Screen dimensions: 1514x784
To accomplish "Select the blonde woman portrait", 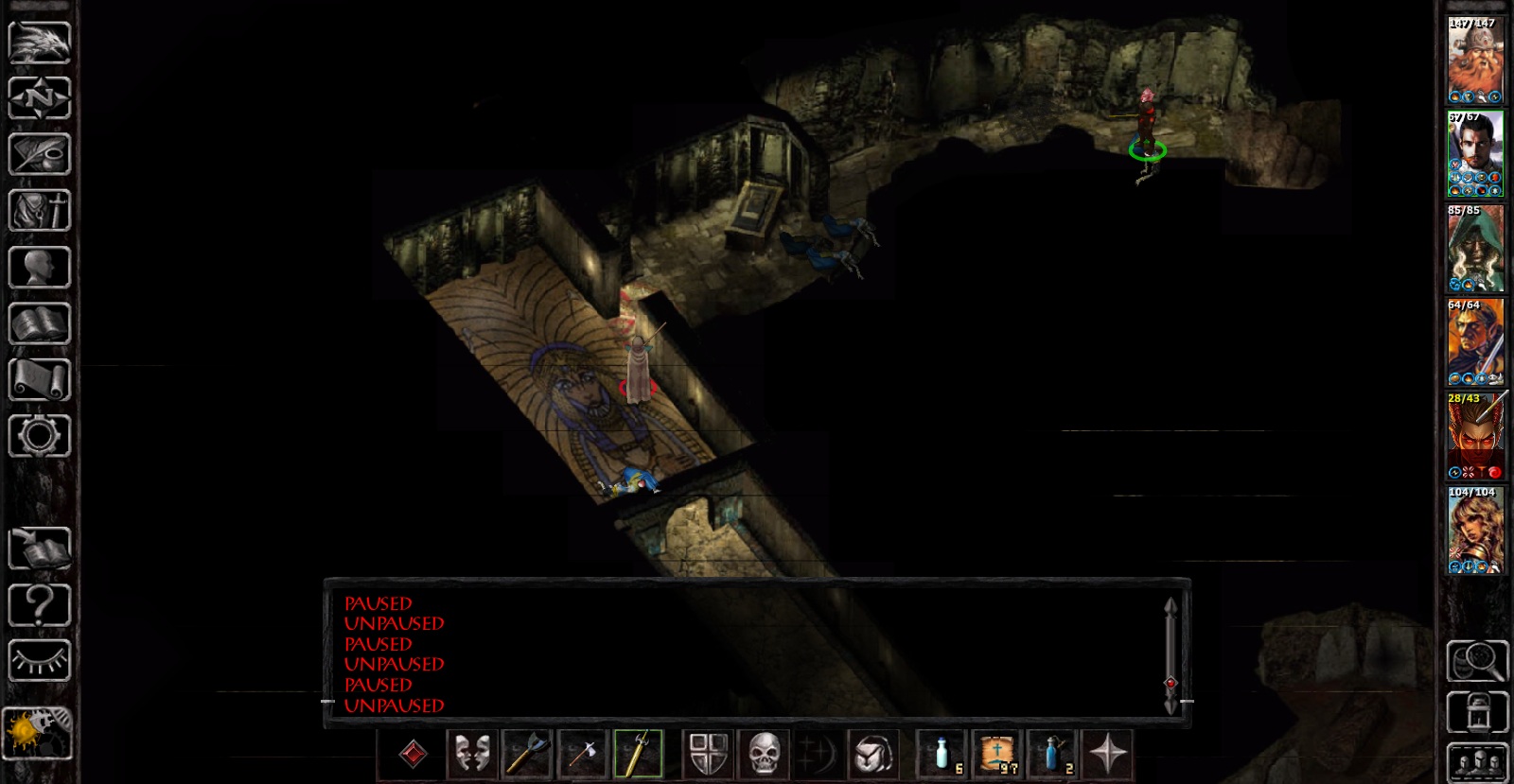I will coord(1474,531).
